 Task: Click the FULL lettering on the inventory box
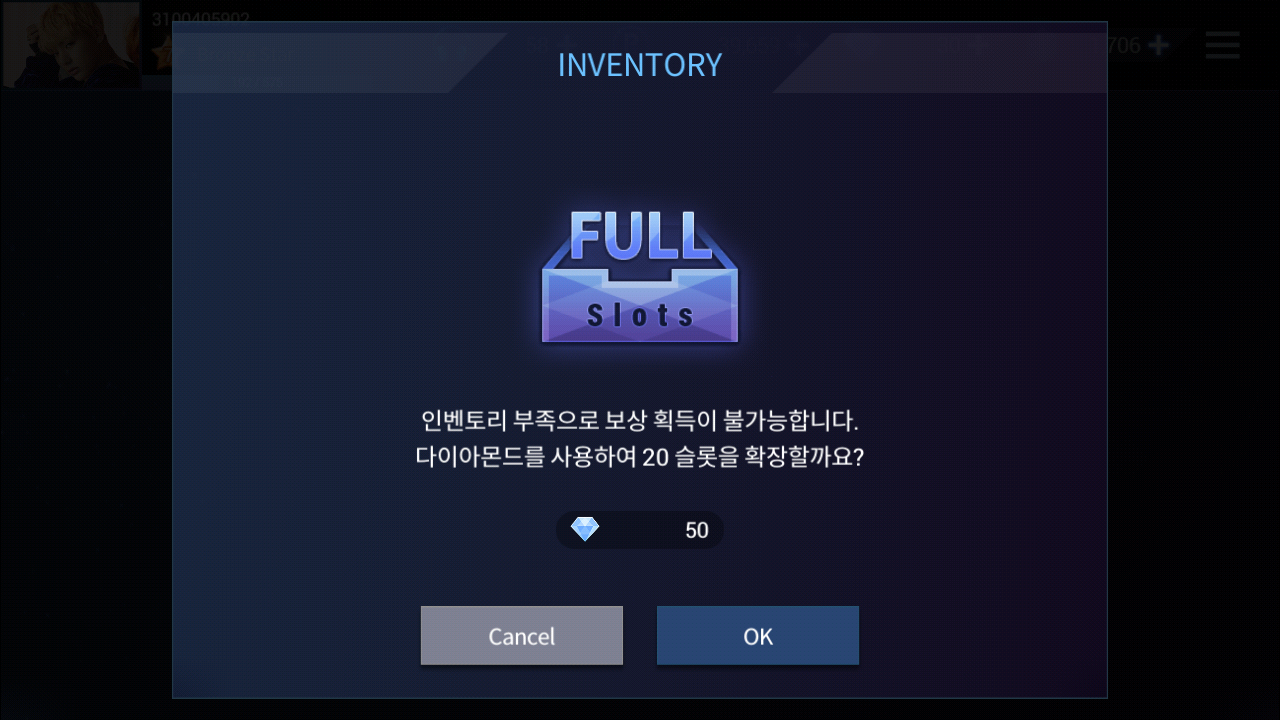pos(640,236)
